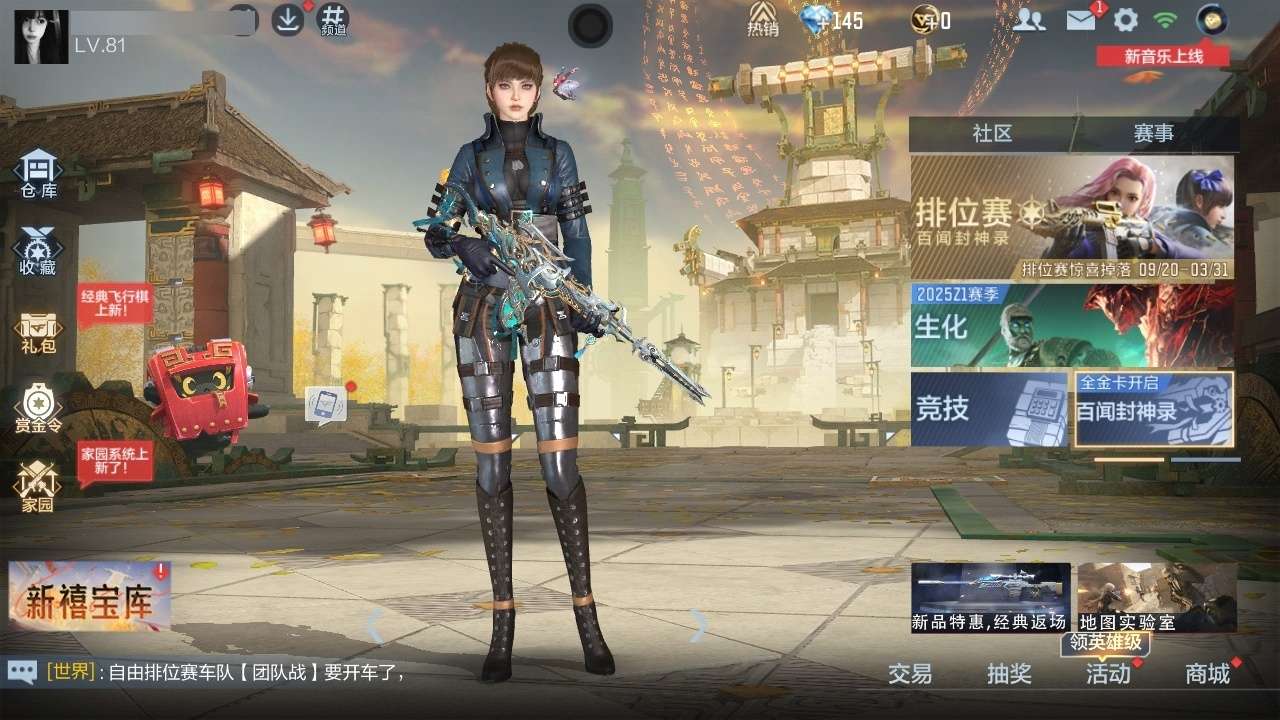Image resolution: width=1280 pixels, height=720 pixels.
Task: Open the 仓库 warehouse menu
Action: (38, 174)
